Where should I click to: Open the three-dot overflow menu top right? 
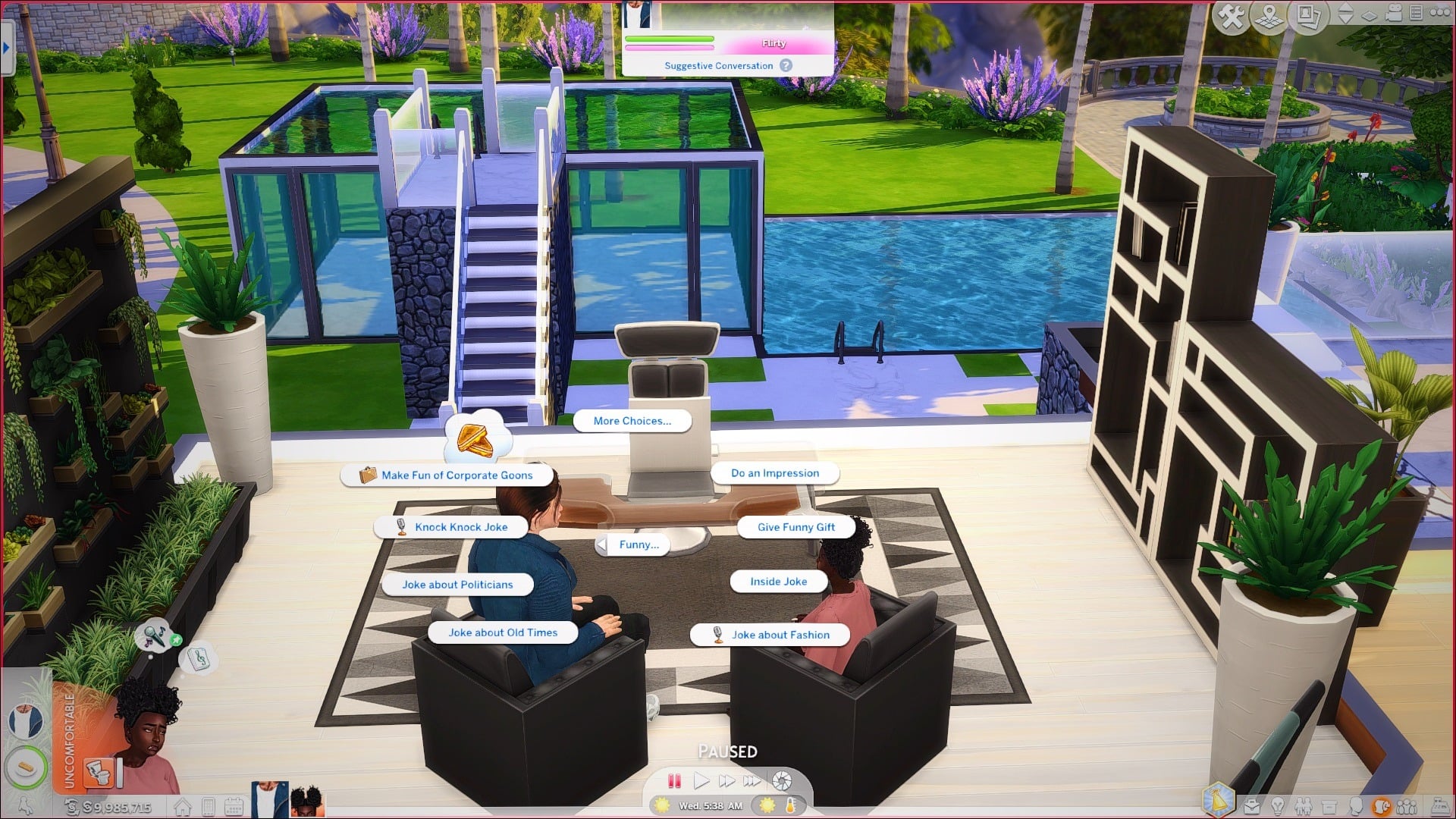(x=1442, y=13)
